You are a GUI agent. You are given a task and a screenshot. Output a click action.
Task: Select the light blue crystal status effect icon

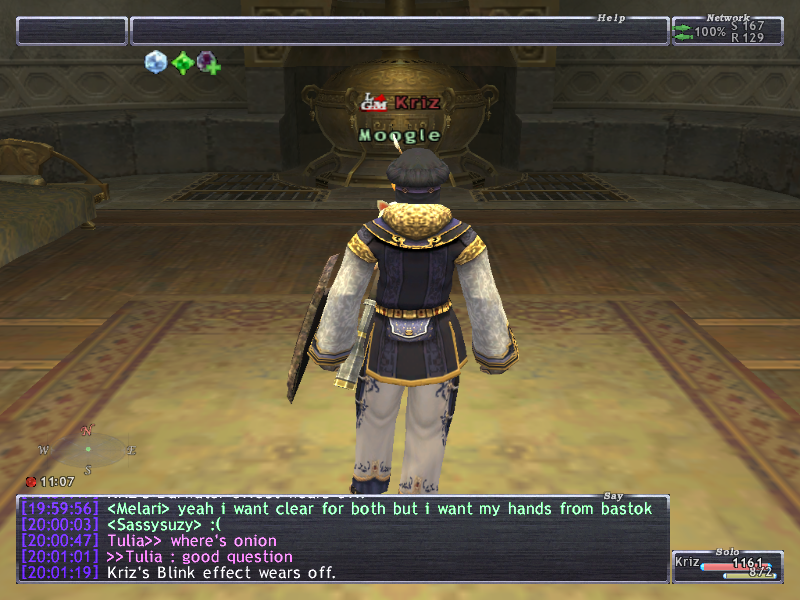(155, 62)
